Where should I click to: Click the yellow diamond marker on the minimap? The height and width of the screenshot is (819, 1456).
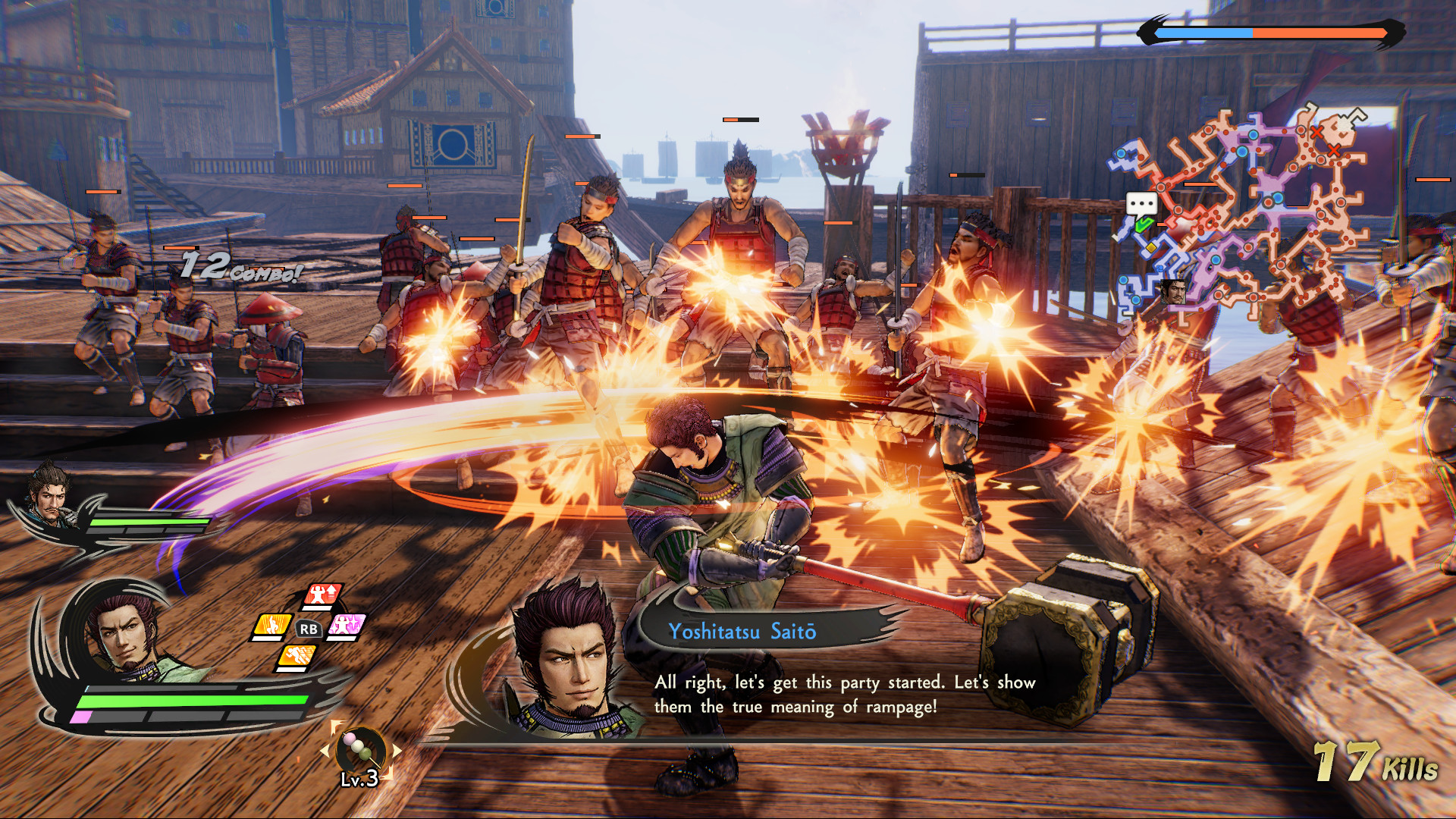(x=1151, y=247)
